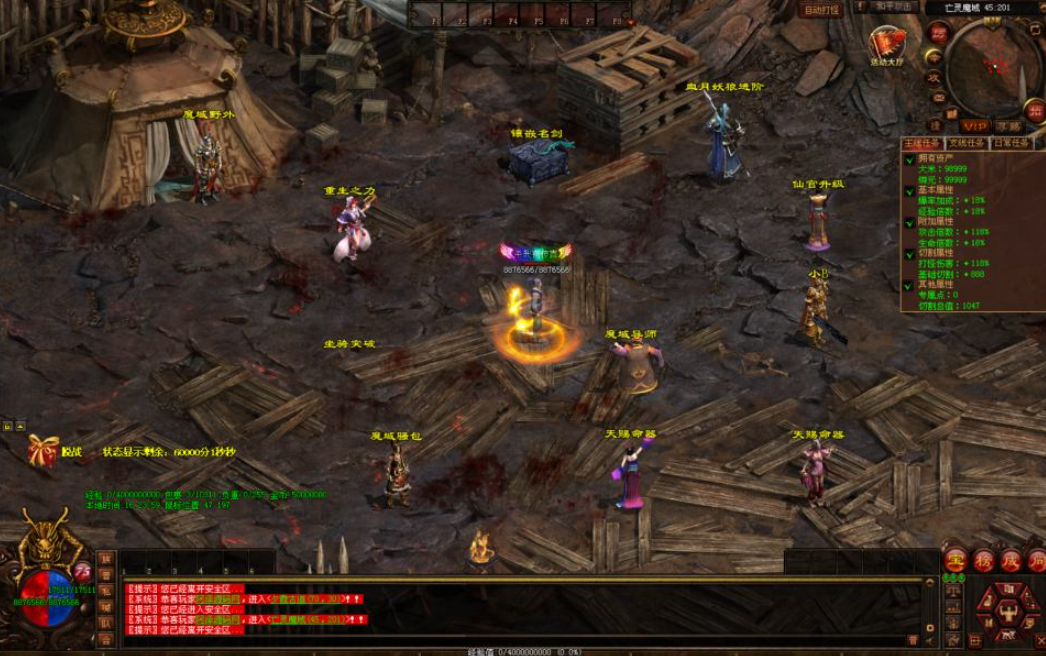The width and height of the screenshot is (1046, 656).
Task: Open the VIP panel button
Action: pos(974,126)
